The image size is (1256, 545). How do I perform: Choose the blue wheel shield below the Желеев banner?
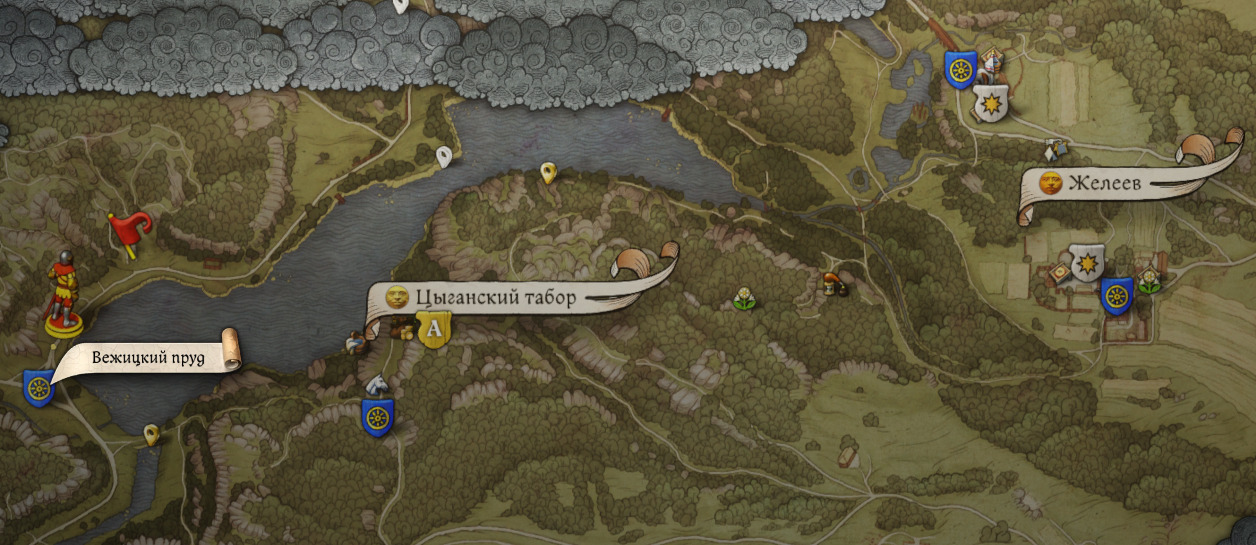point(1116,296)
